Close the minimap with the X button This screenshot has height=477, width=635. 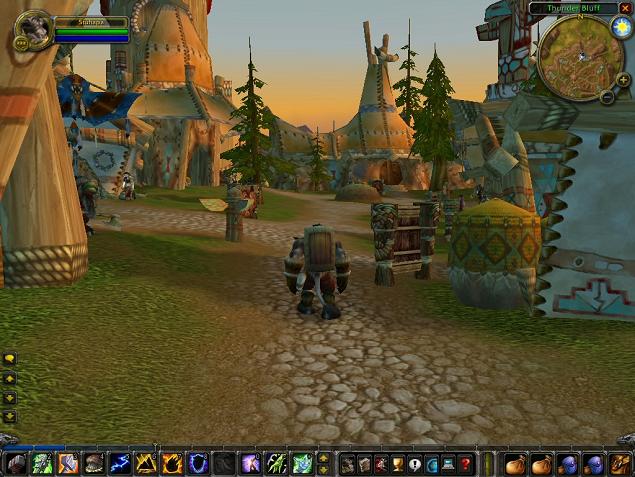click(x=625, y=8)
